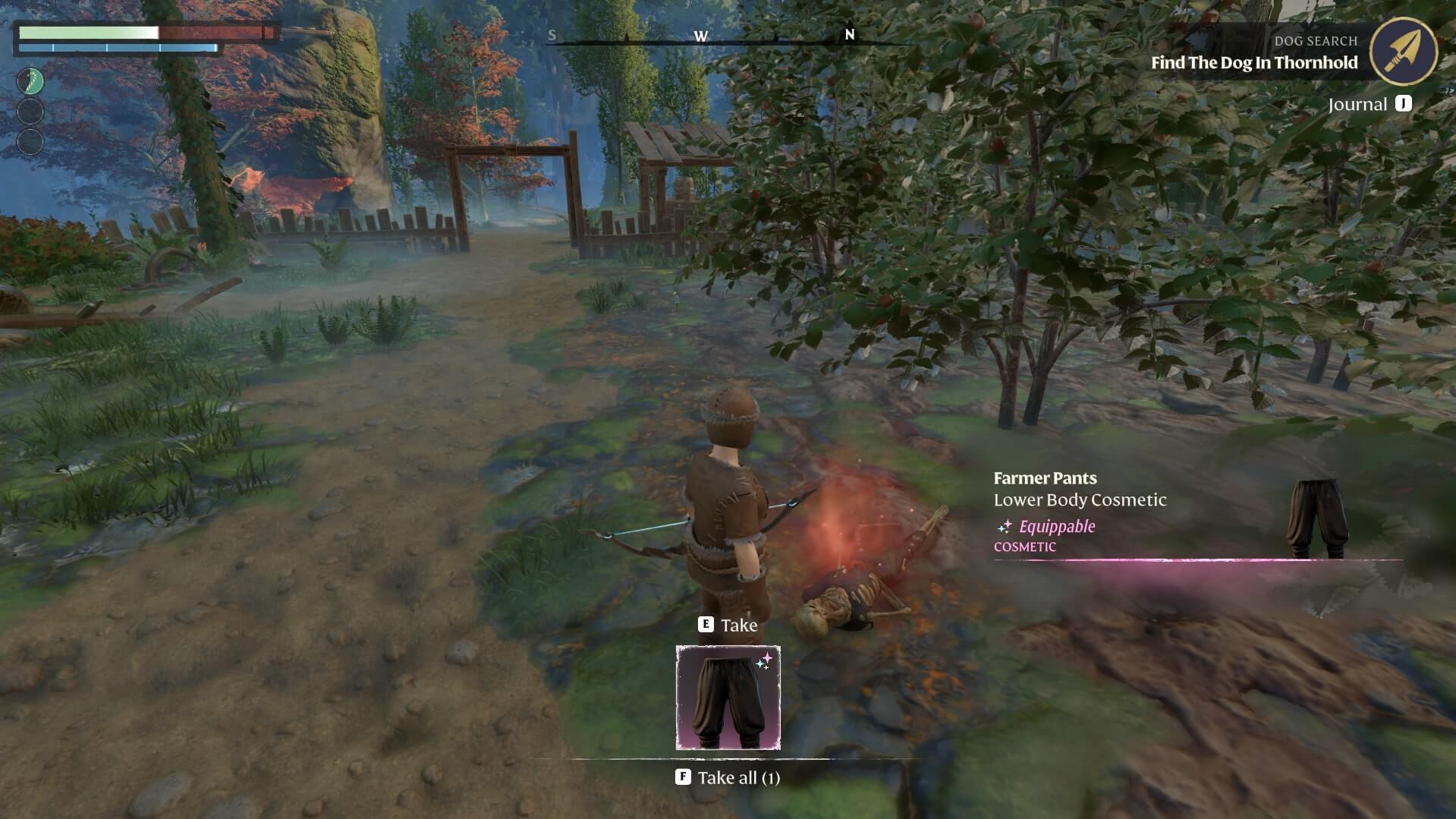Click the W marker on the compass
This screenshot has width=1456, height=819.
coord(702,35)
